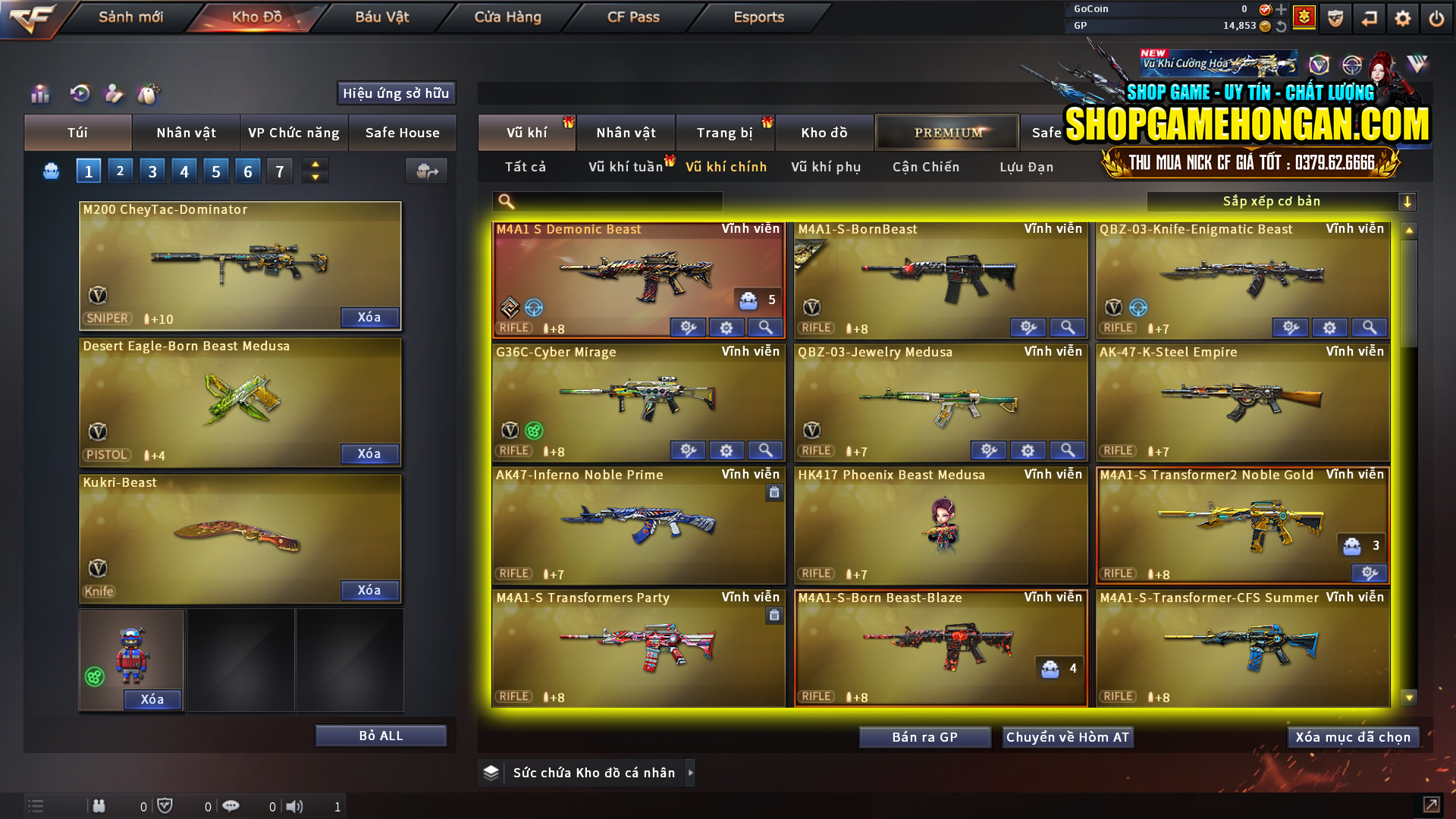Expand the Sức chứa Kho đồ cá nhân section

691,773
